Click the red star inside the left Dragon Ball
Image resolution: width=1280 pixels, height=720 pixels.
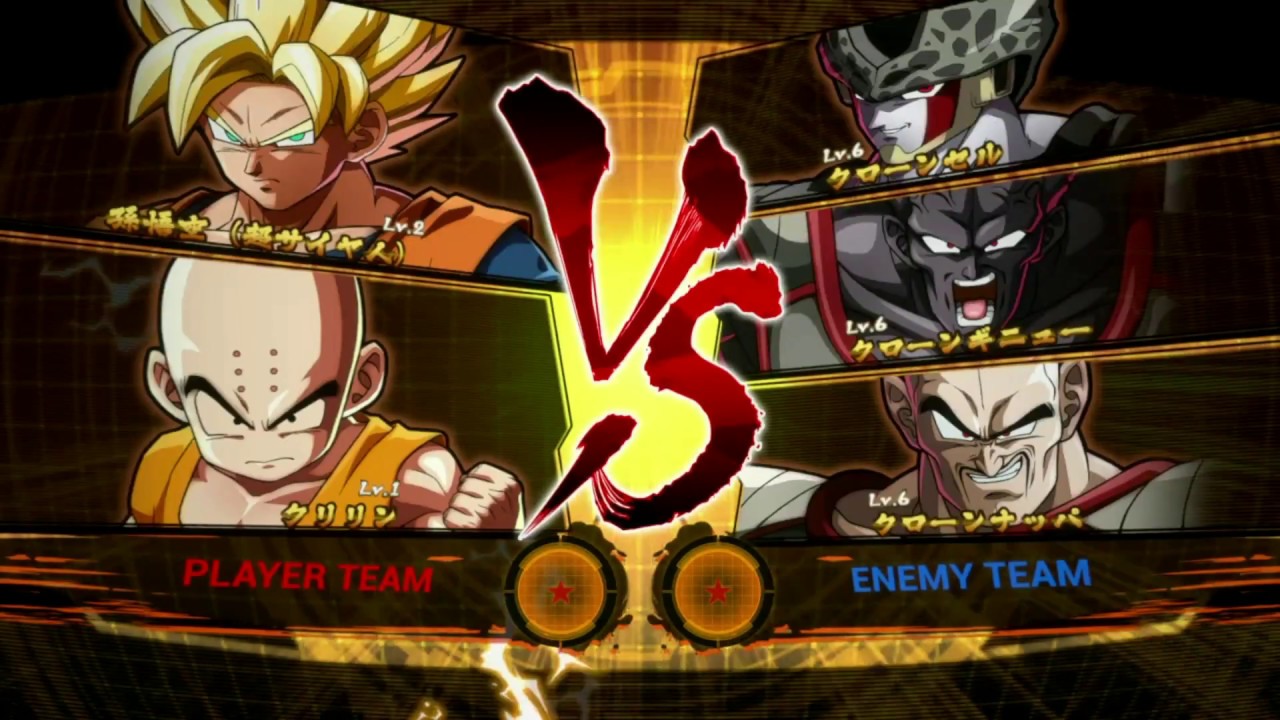pyautogui.click(x=560, y=592)
